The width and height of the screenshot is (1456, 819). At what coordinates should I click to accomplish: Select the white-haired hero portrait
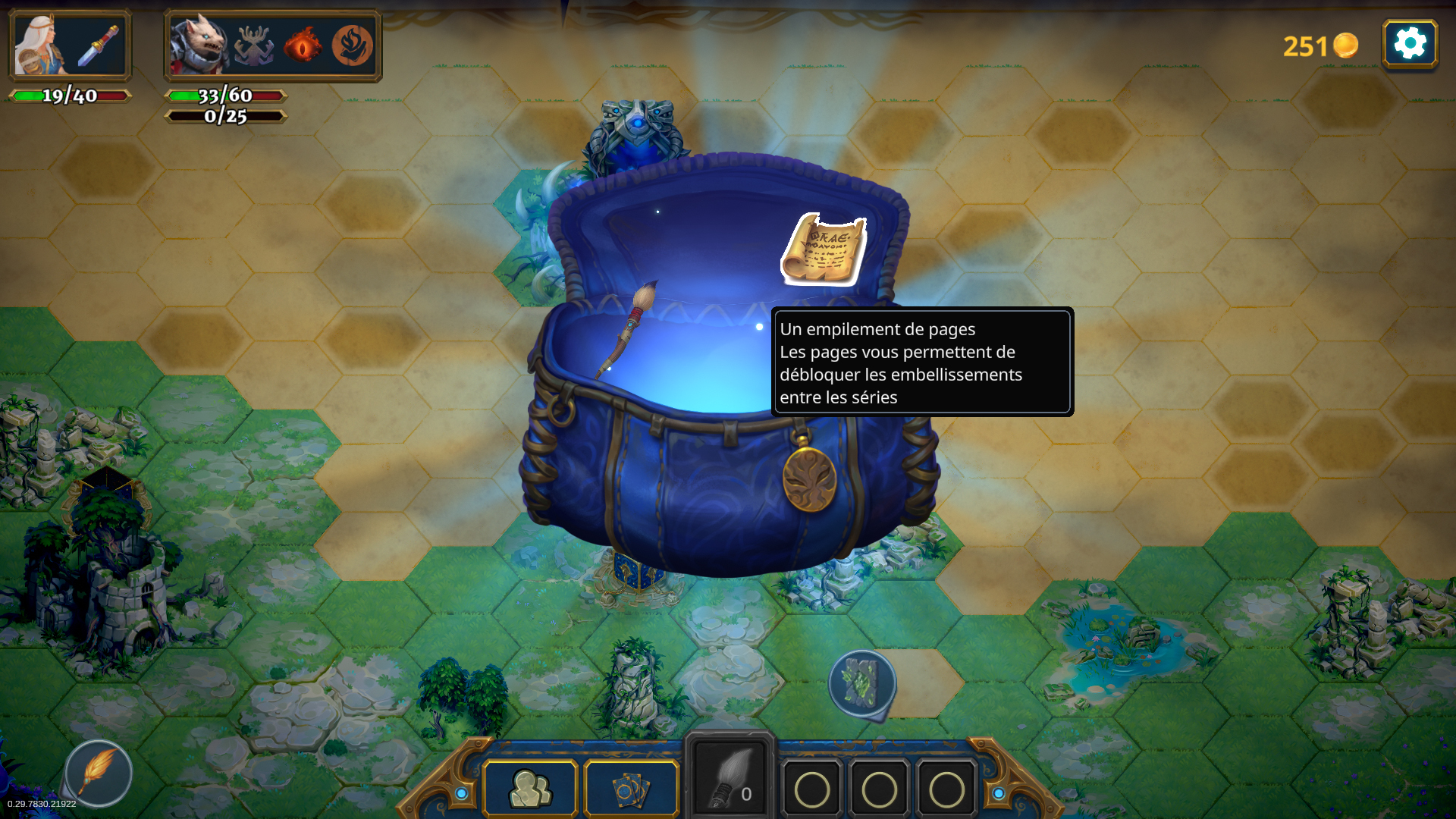pyautogui.click(x=40, y=45)
